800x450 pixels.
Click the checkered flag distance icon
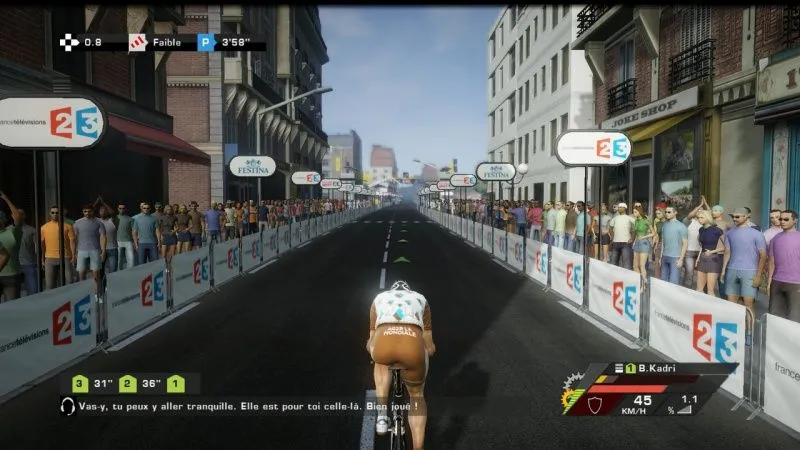[x=68, y=42]
